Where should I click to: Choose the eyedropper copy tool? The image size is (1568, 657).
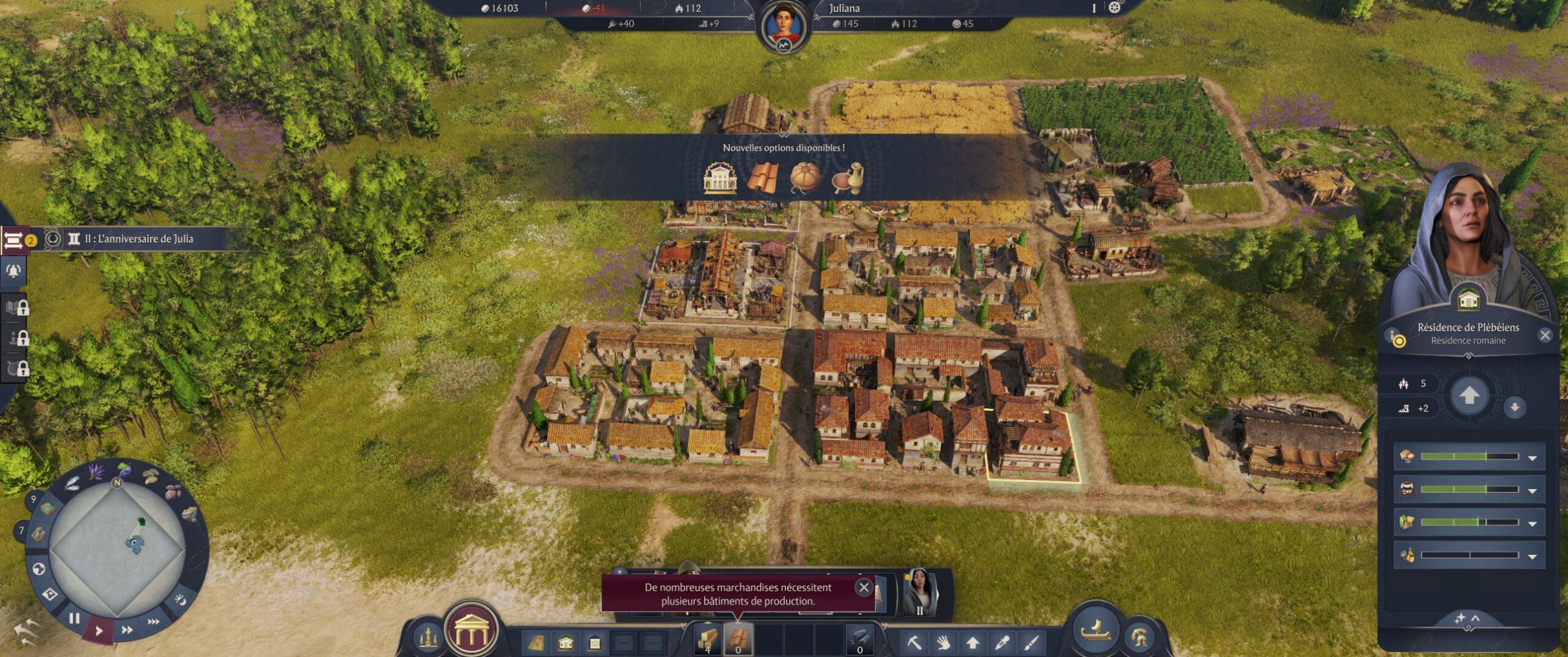(x=1002, y=642)
